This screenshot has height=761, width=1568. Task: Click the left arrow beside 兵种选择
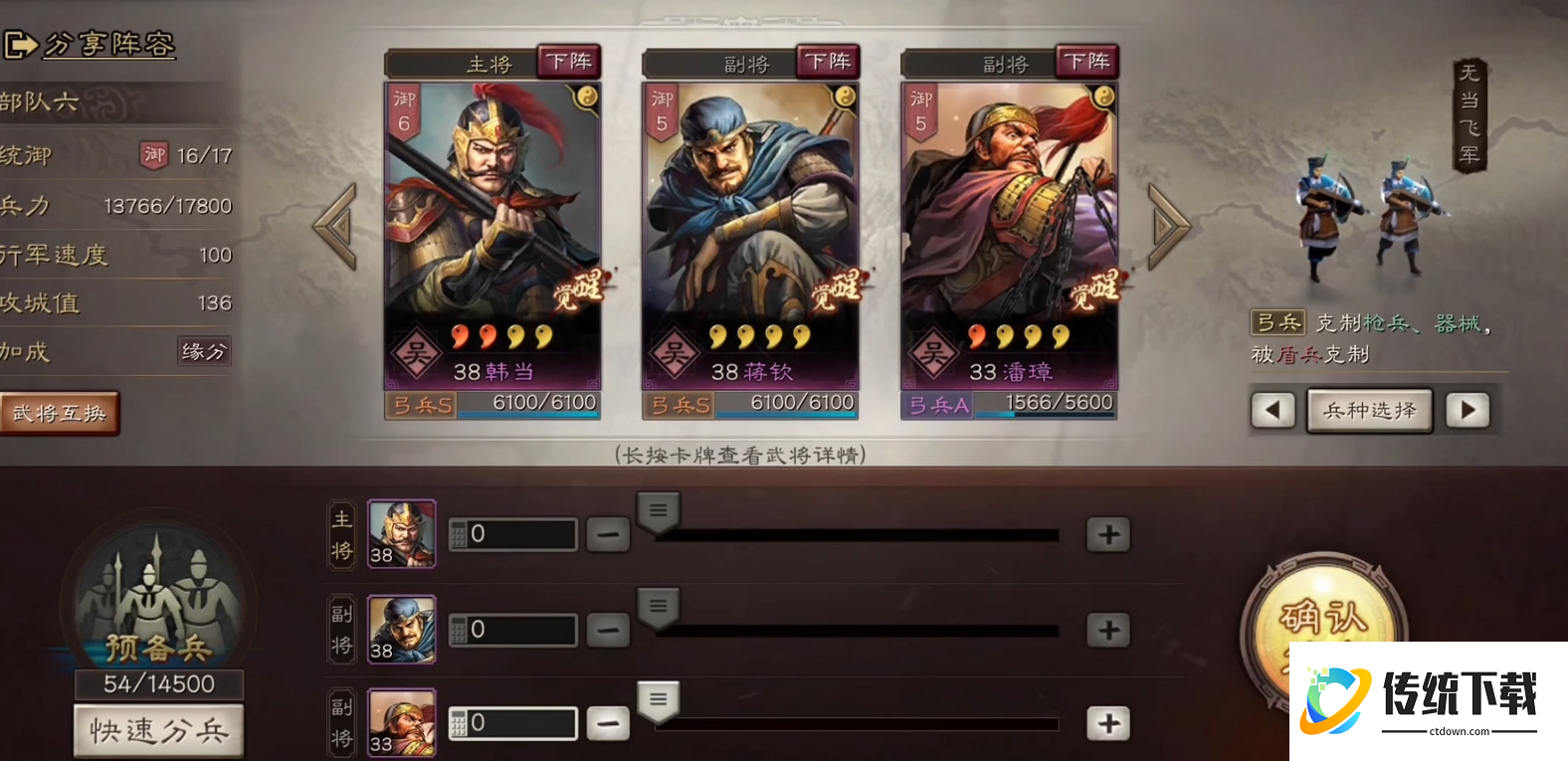(x=1274, y=410)
